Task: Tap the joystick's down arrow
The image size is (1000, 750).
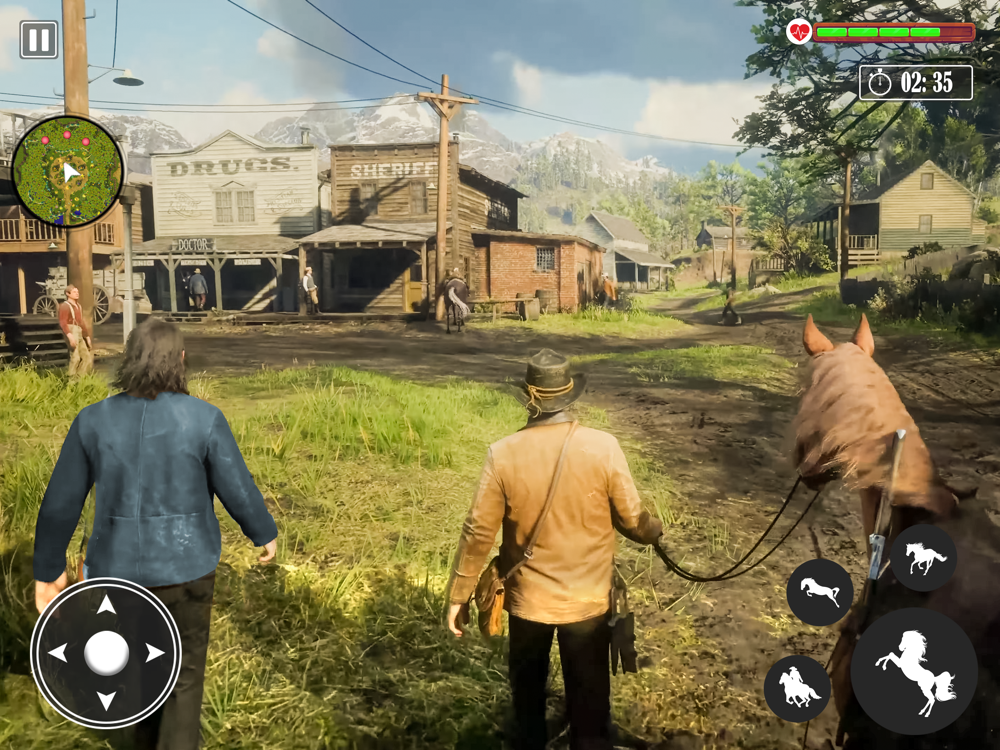Action: point(106,699)
